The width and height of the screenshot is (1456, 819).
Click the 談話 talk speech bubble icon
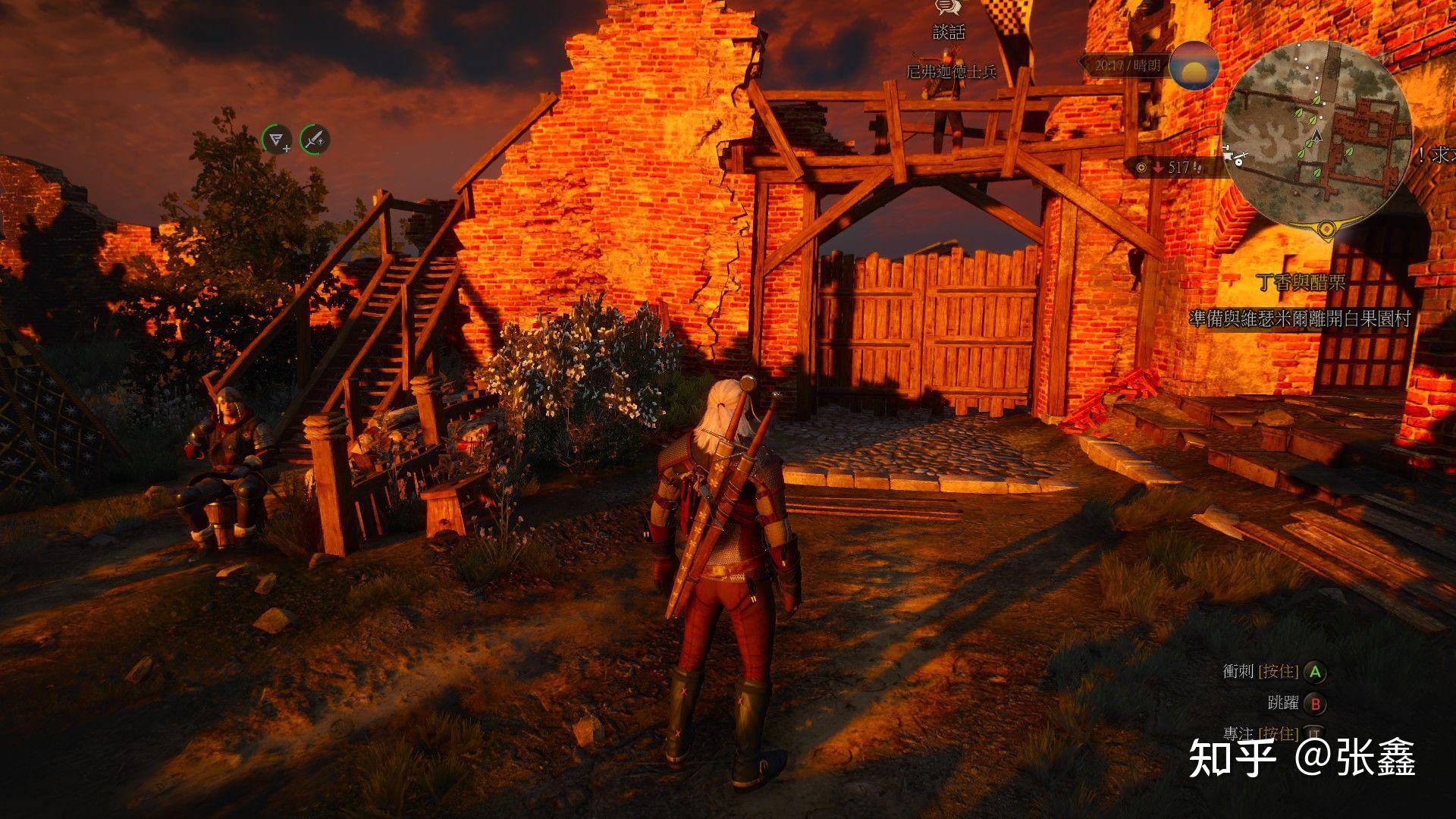click(947, 8)
